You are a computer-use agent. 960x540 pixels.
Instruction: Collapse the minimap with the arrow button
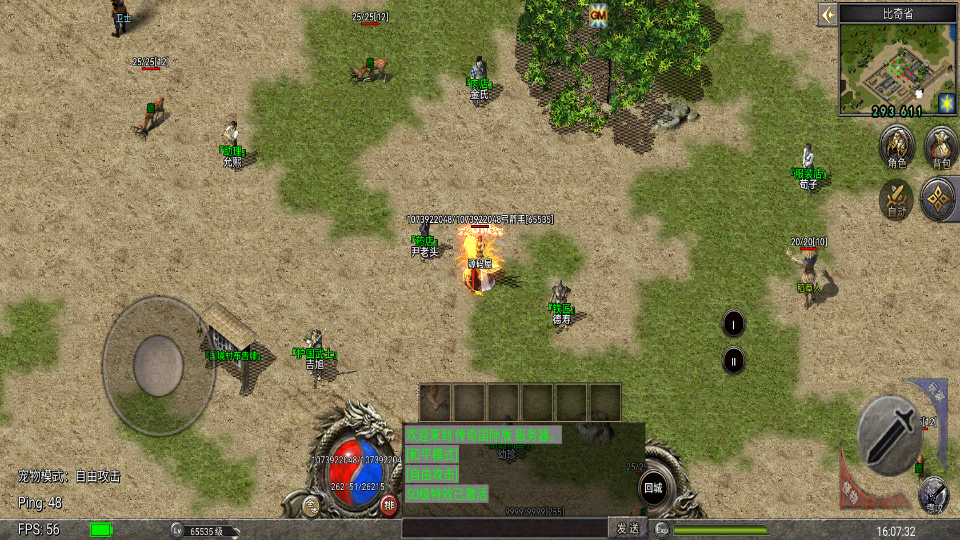[827, 14]
